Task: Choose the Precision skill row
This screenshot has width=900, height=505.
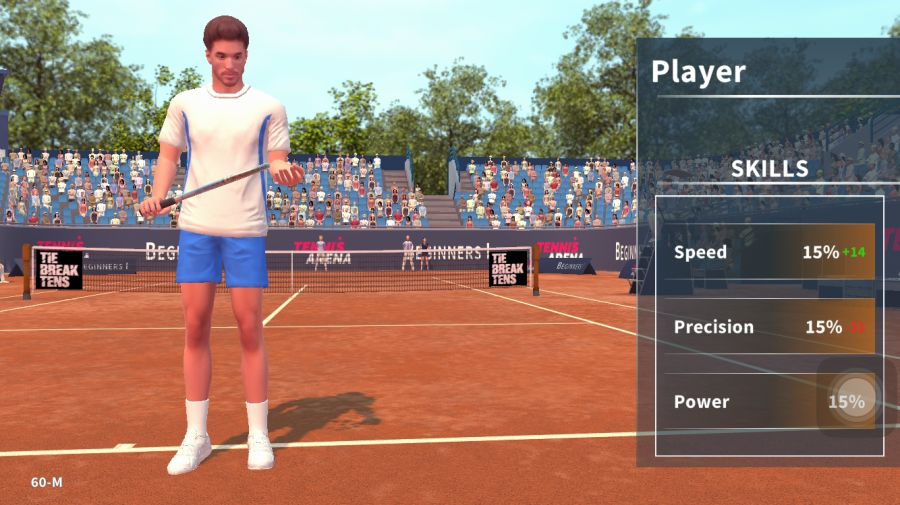Action: pyautogui.click(x=768, y=327)
